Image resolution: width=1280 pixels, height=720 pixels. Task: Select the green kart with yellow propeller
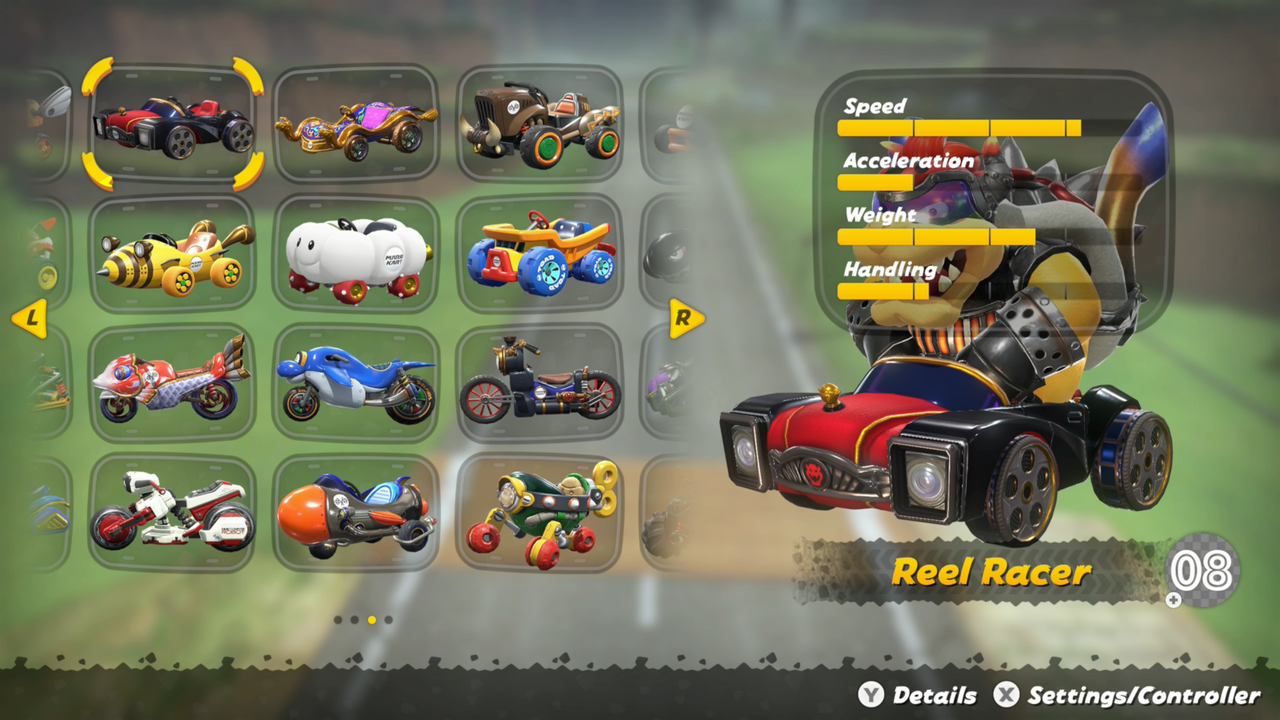click(x=541, y=510)
